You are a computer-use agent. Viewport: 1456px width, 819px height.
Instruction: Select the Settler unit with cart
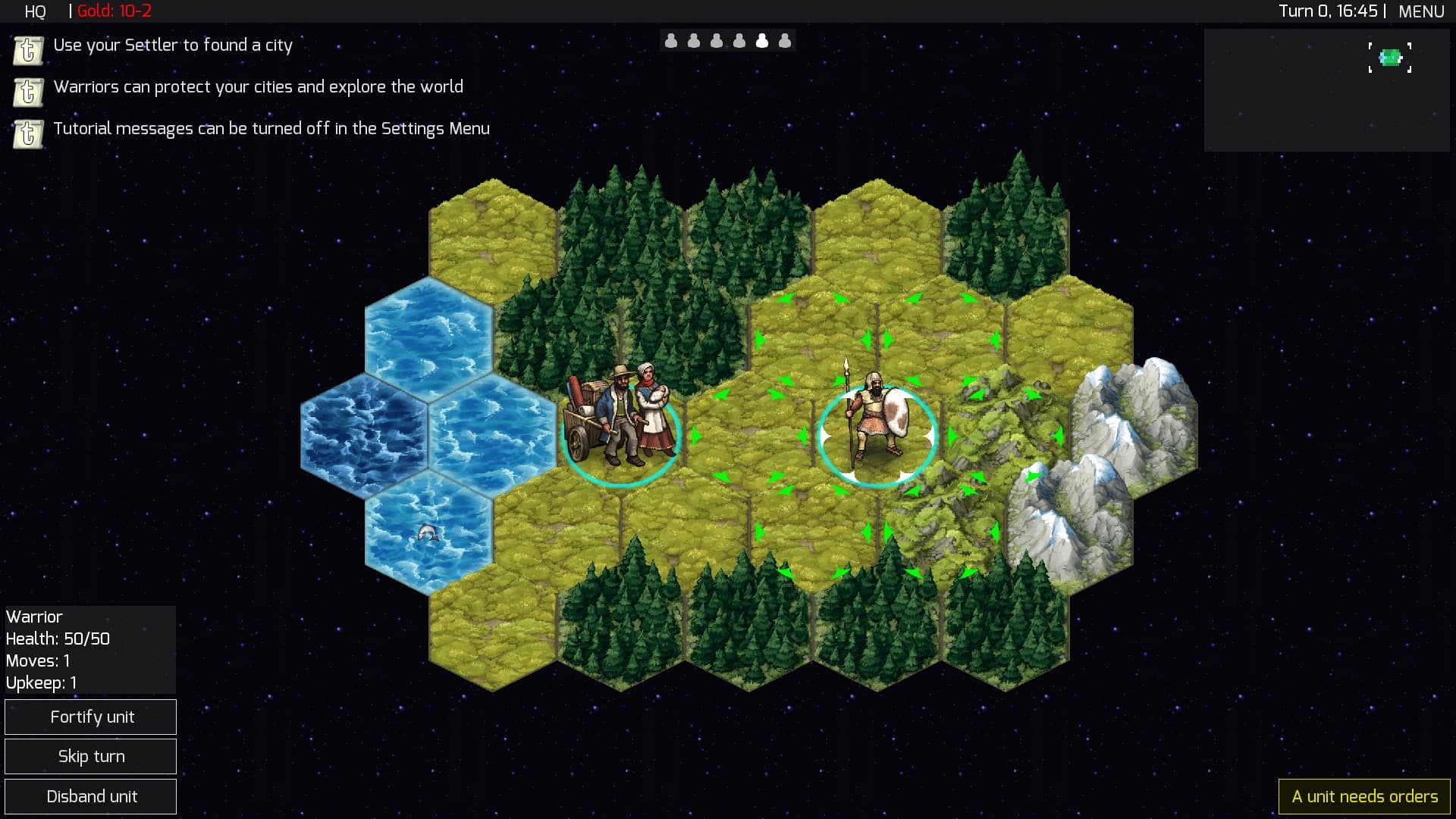(x=621, y=421)
